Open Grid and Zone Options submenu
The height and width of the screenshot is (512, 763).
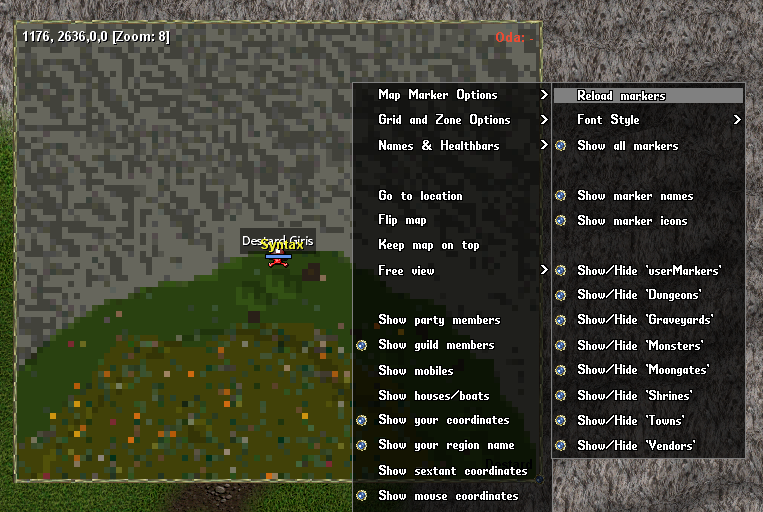444,120
